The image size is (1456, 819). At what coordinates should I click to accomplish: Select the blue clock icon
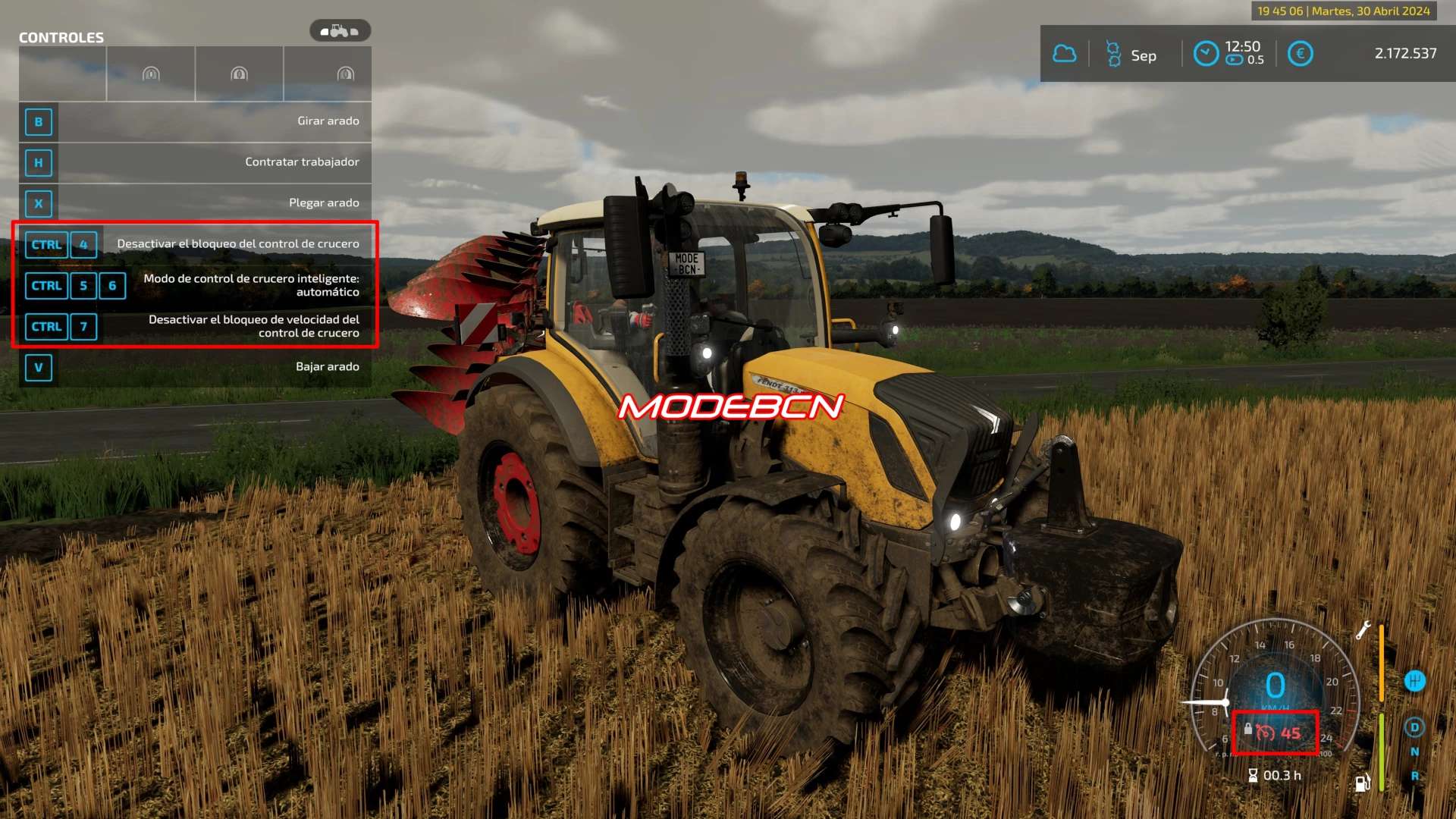click(1206, 54)
